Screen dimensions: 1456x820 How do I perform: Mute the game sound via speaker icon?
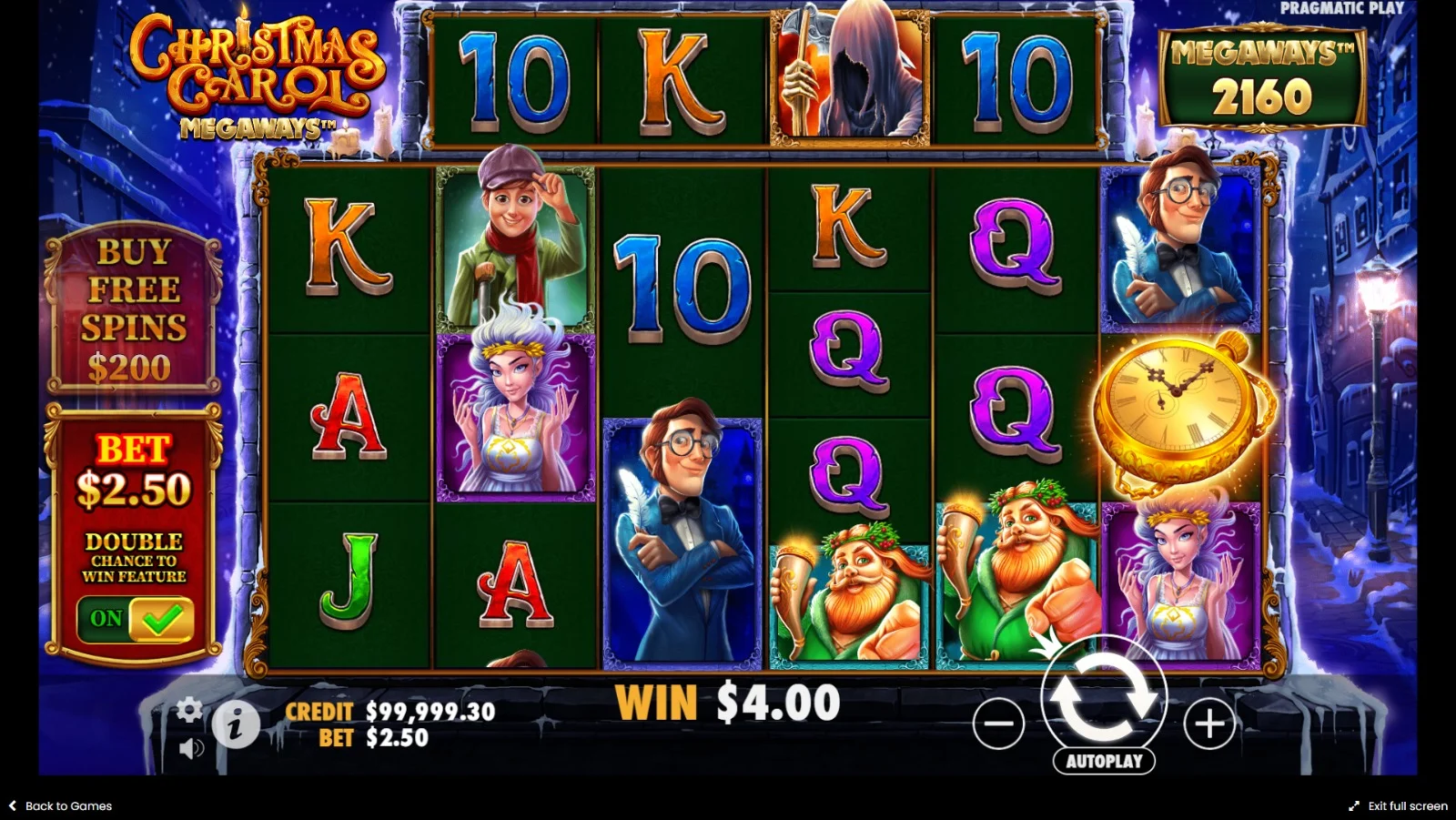pos(190,748)
